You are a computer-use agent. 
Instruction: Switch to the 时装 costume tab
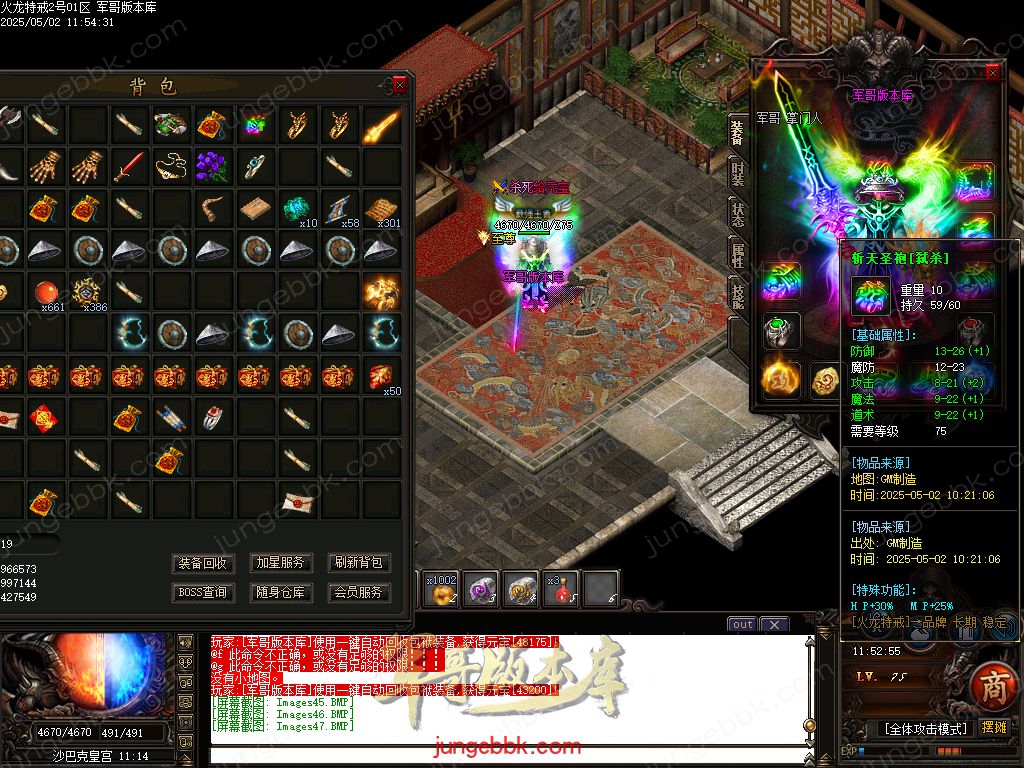coord(737,177)
